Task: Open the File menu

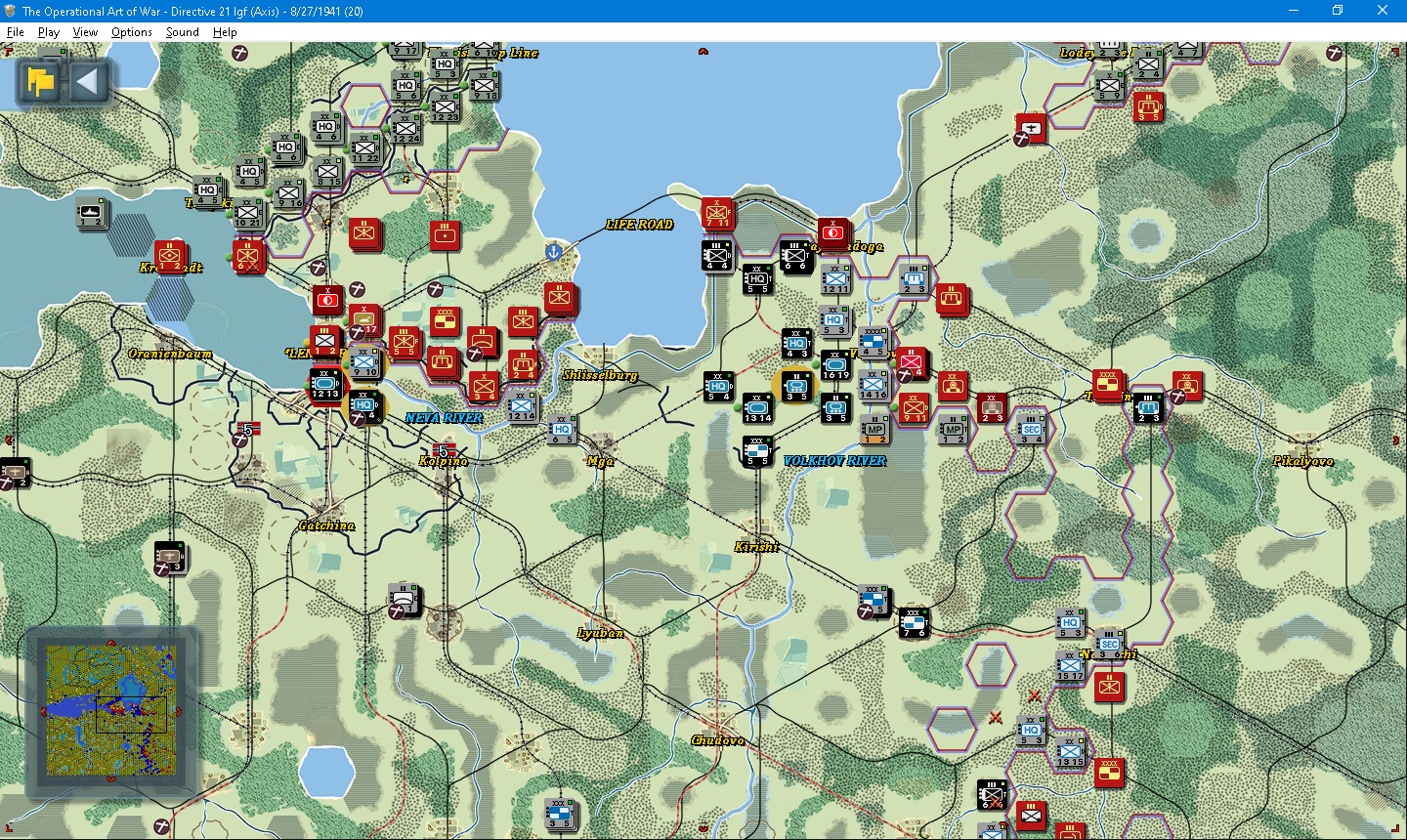Action: point(16,31)
